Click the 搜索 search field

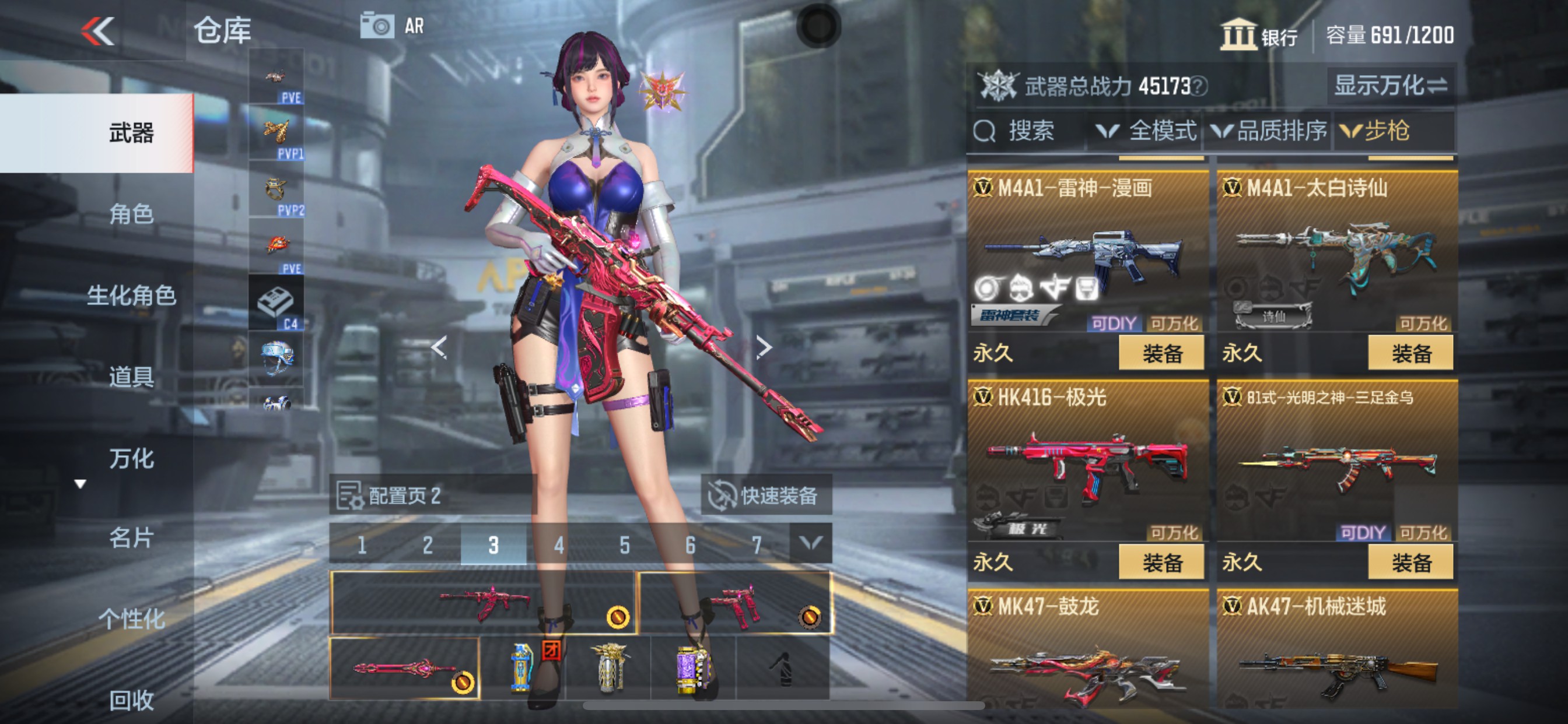(1028, 131)
